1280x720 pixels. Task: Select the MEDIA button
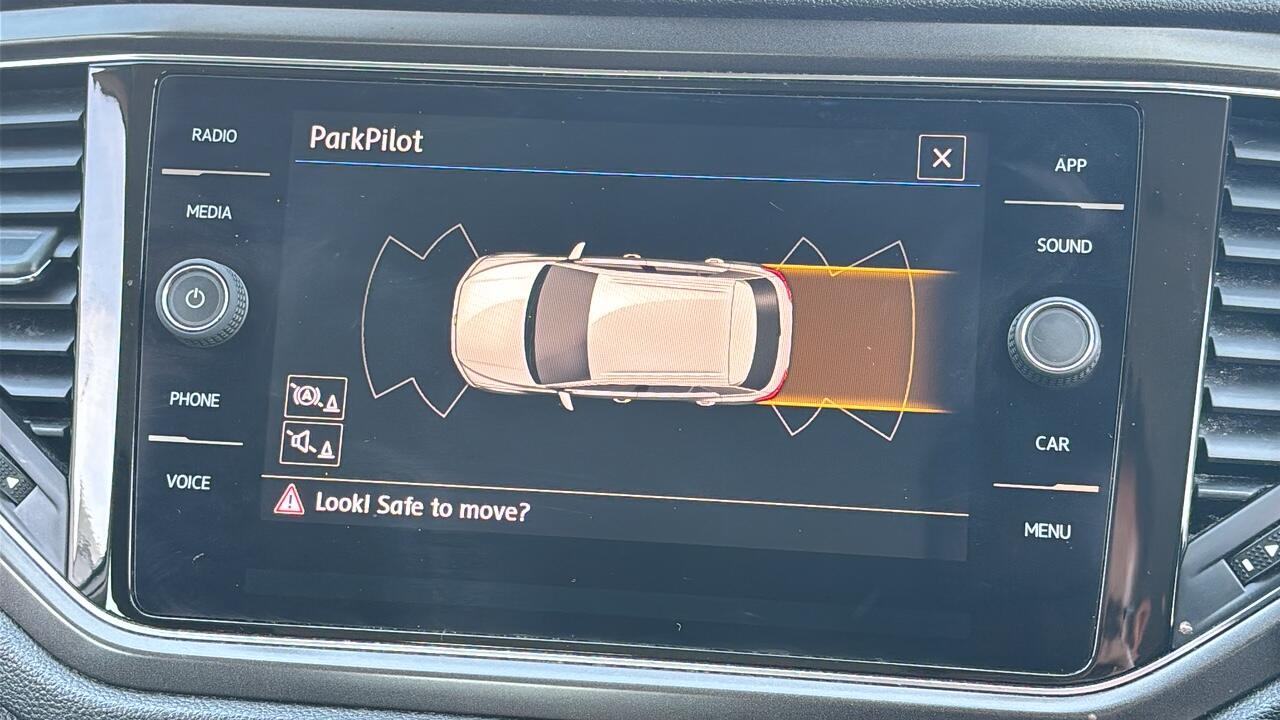coord(208,212)
